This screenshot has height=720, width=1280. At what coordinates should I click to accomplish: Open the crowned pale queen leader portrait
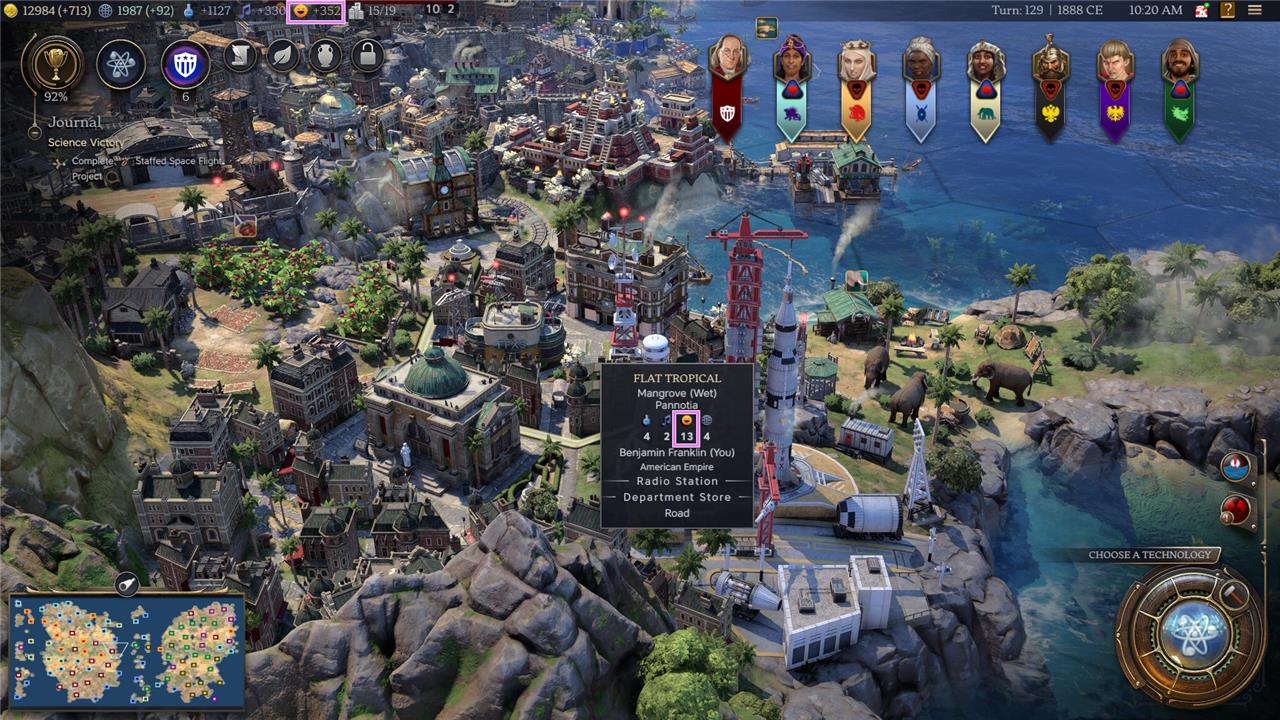point(856,61)
